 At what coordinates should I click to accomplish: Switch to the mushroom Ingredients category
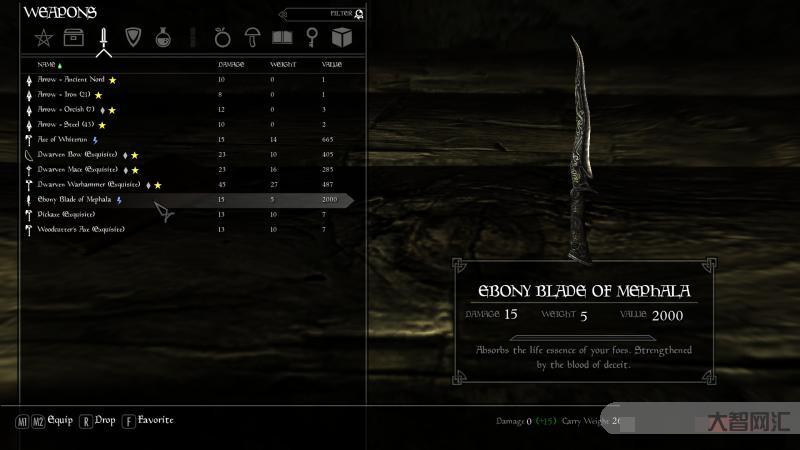click(253, 38)
